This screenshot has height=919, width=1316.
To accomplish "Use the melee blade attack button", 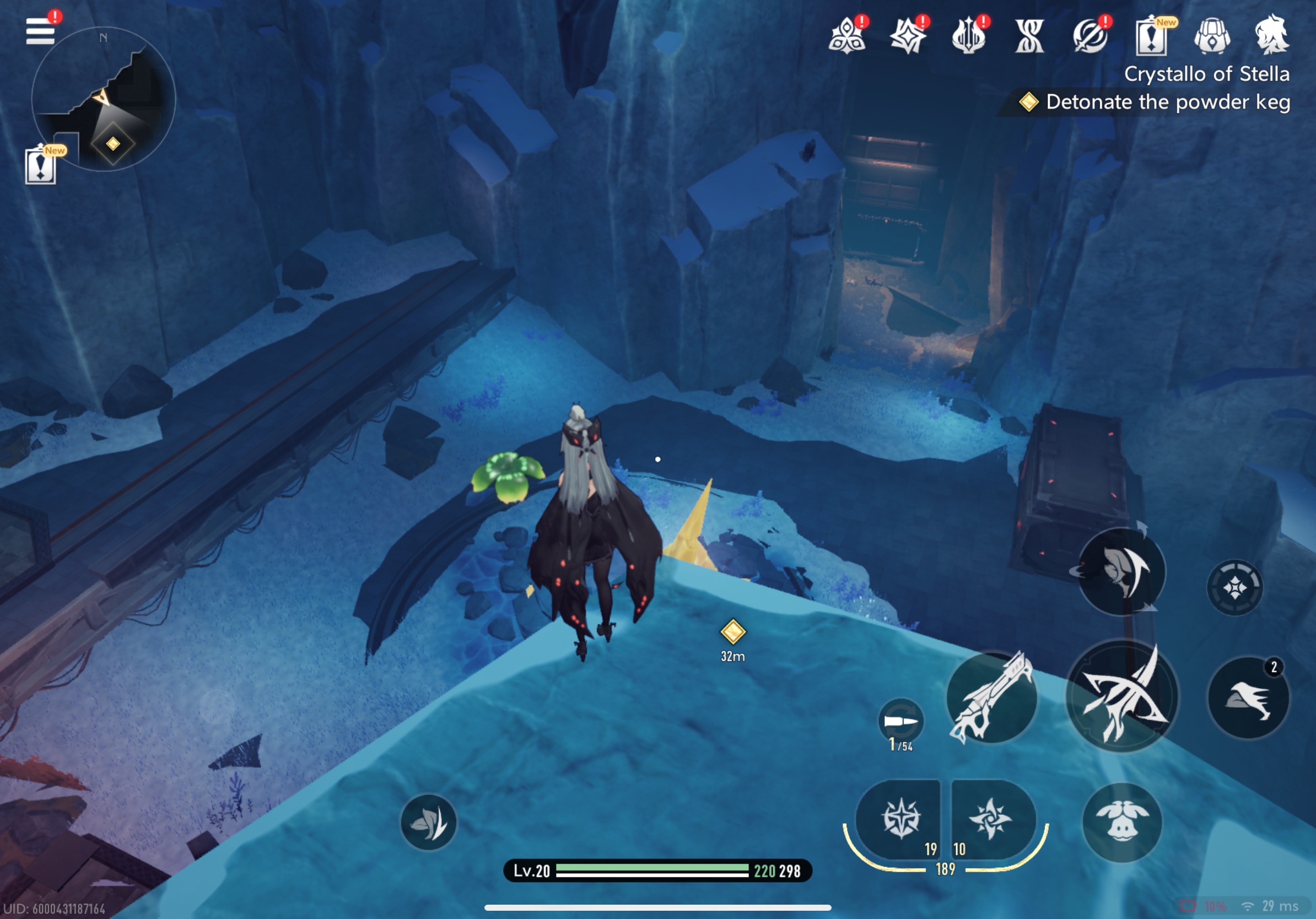I will (x=1121, y=695).
